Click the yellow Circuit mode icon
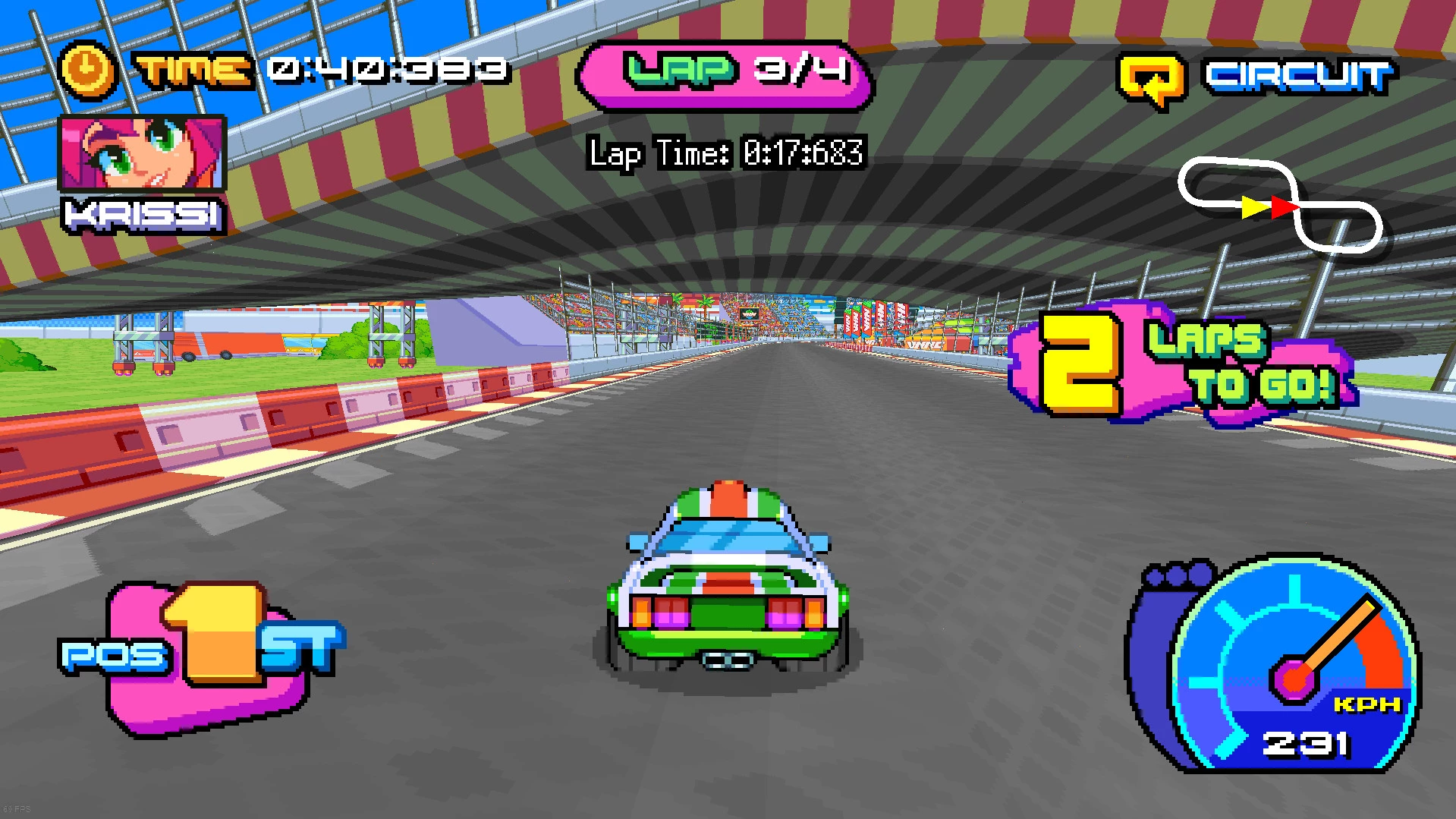Screen dimensions: 1456x819 (x=1151, y=79)
